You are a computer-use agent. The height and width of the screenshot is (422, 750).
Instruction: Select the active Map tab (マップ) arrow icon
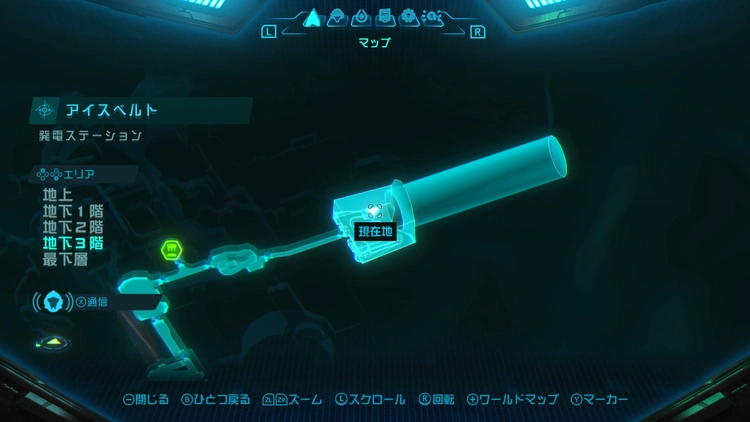pyautogui.click(x=311, y=17)
